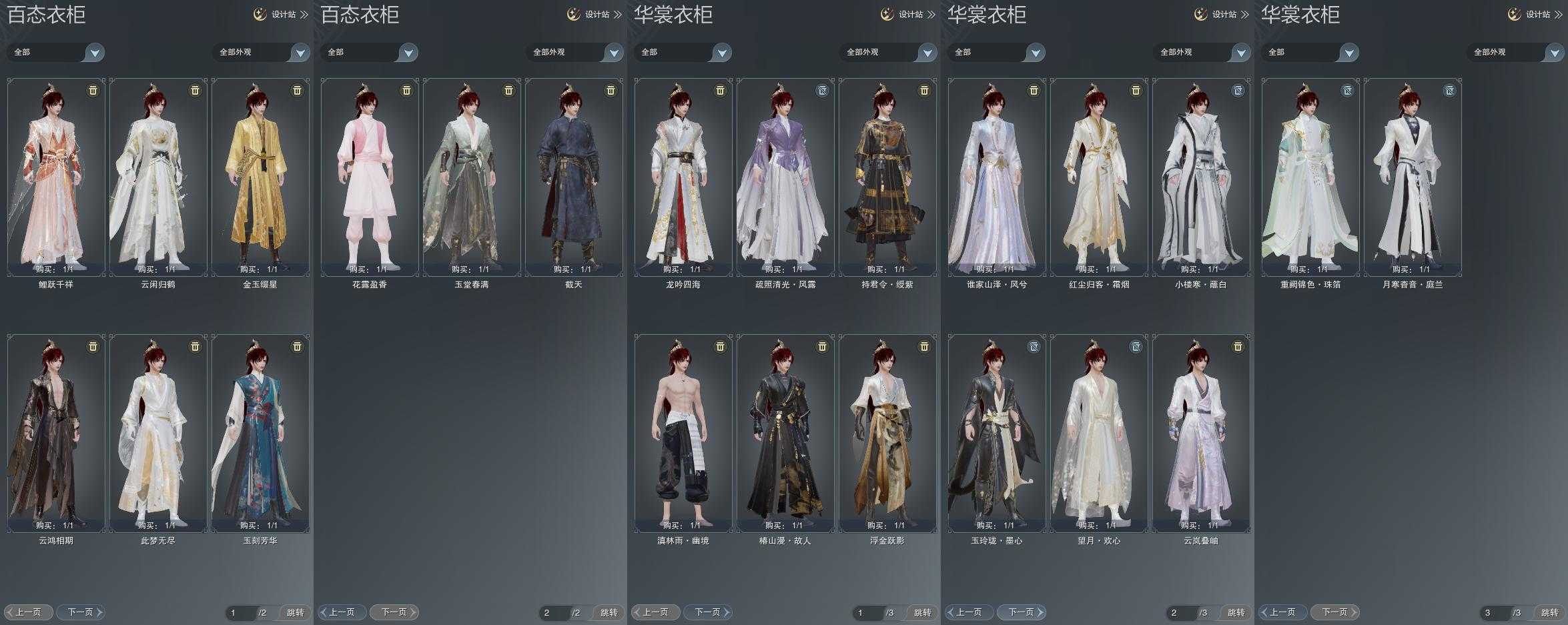Select the 红尘归客·霜烟 outfit card
1568x625 pixels.
[1099, 177]
